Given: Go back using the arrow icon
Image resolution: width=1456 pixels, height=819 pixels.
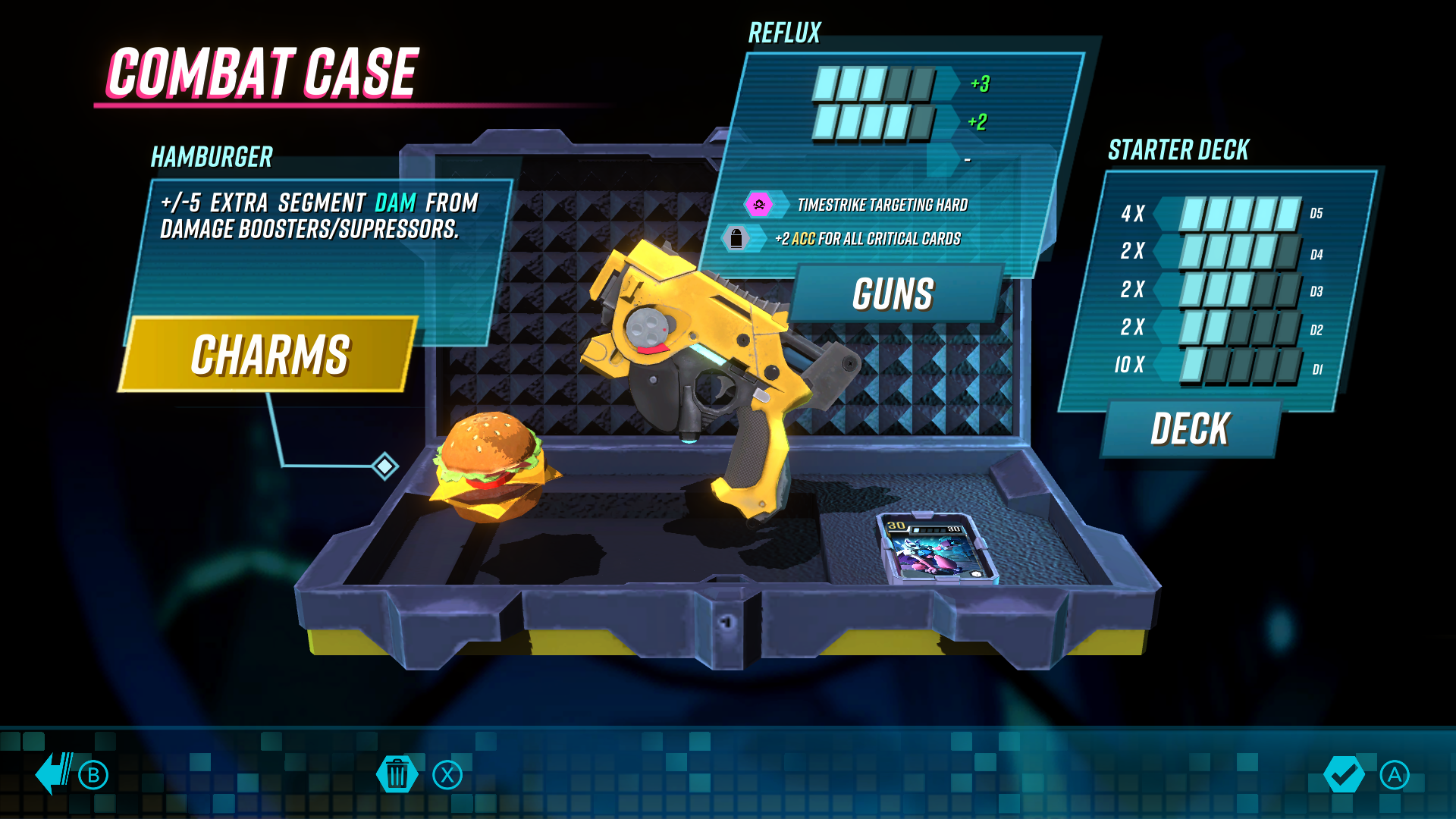Looking at the screenshot, I should point(55,773).
